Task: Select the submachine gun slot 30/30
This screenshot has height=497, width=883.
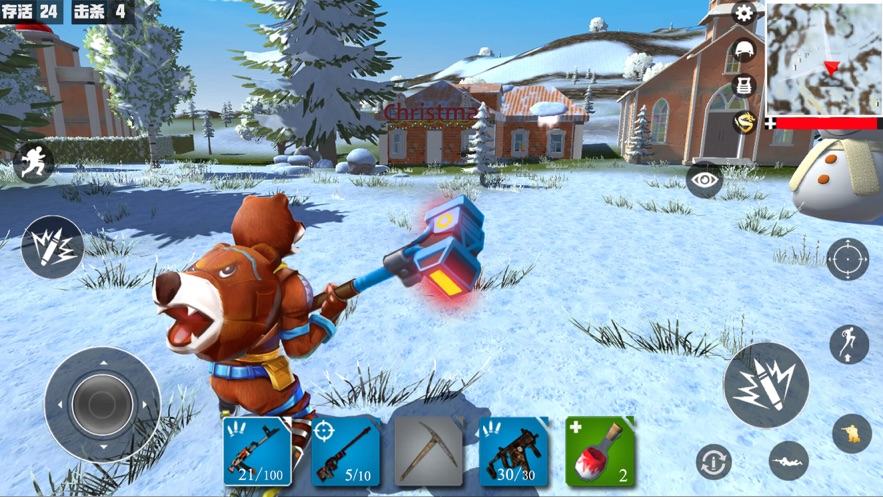Action: (x=515, y=452)
